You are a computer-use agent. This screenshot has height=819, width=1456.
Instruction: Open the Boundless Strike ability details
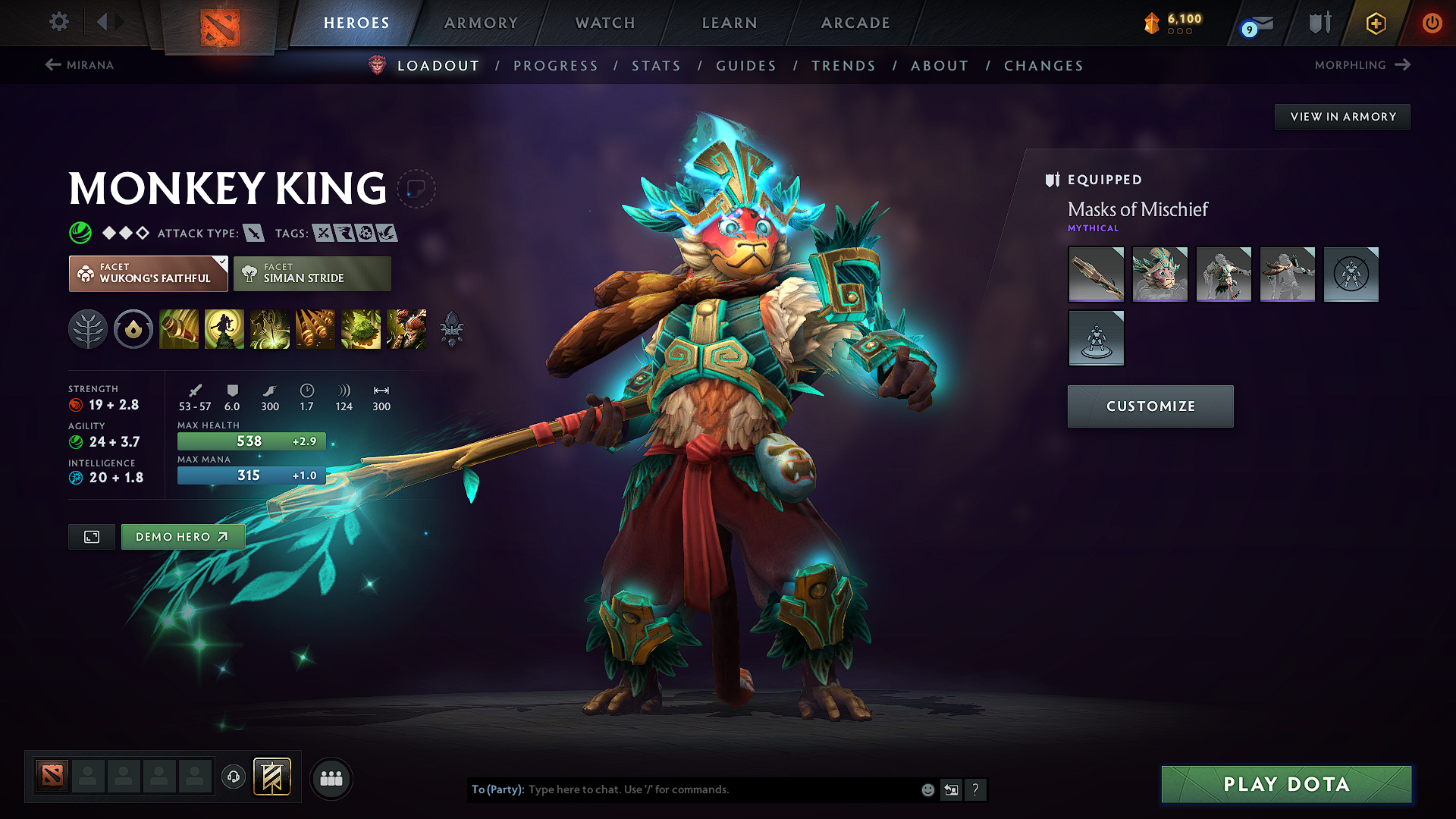(179, 328)
